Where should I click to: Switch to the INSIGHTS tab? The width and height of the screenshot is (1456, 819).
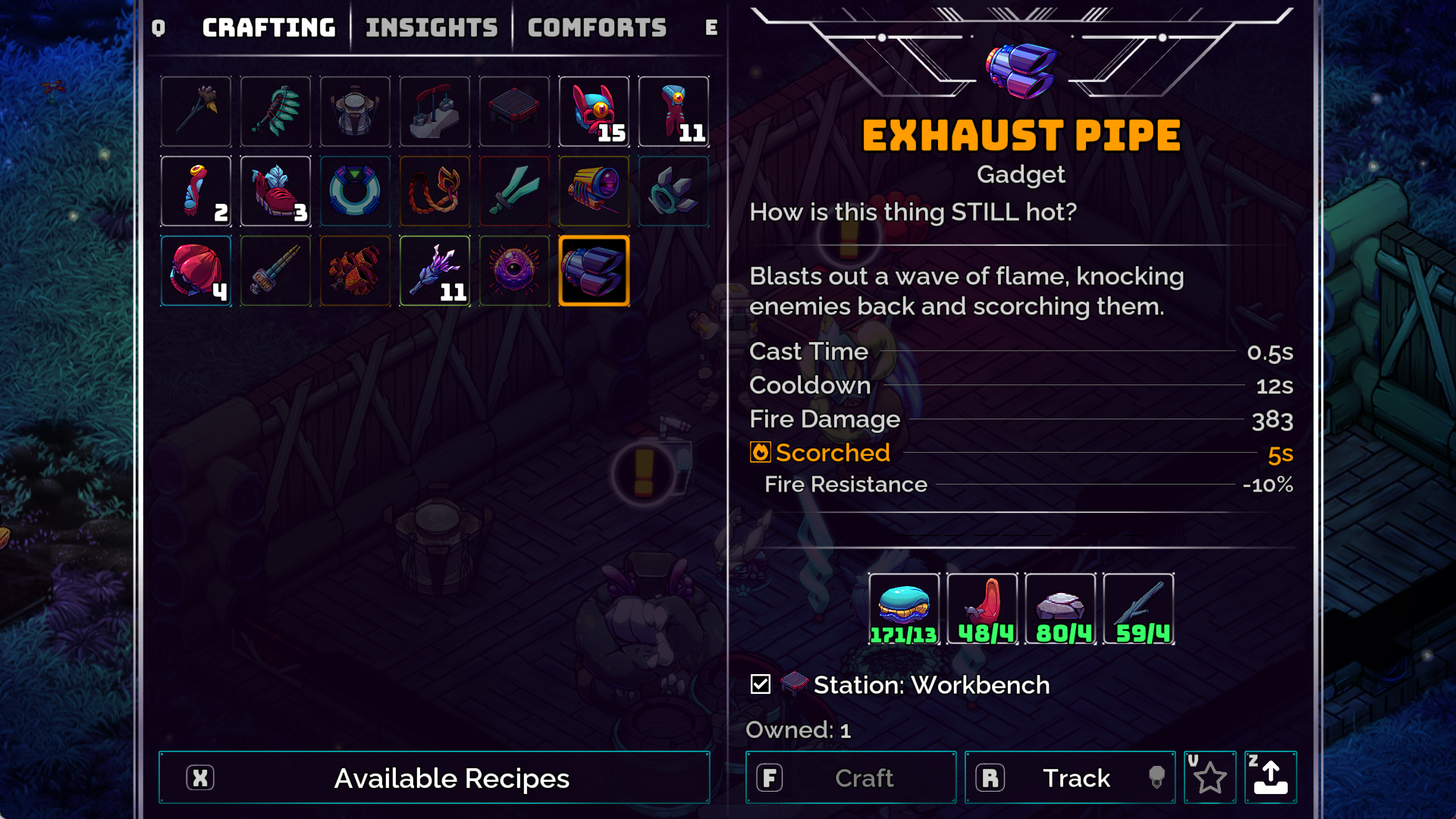pos(431,27)
